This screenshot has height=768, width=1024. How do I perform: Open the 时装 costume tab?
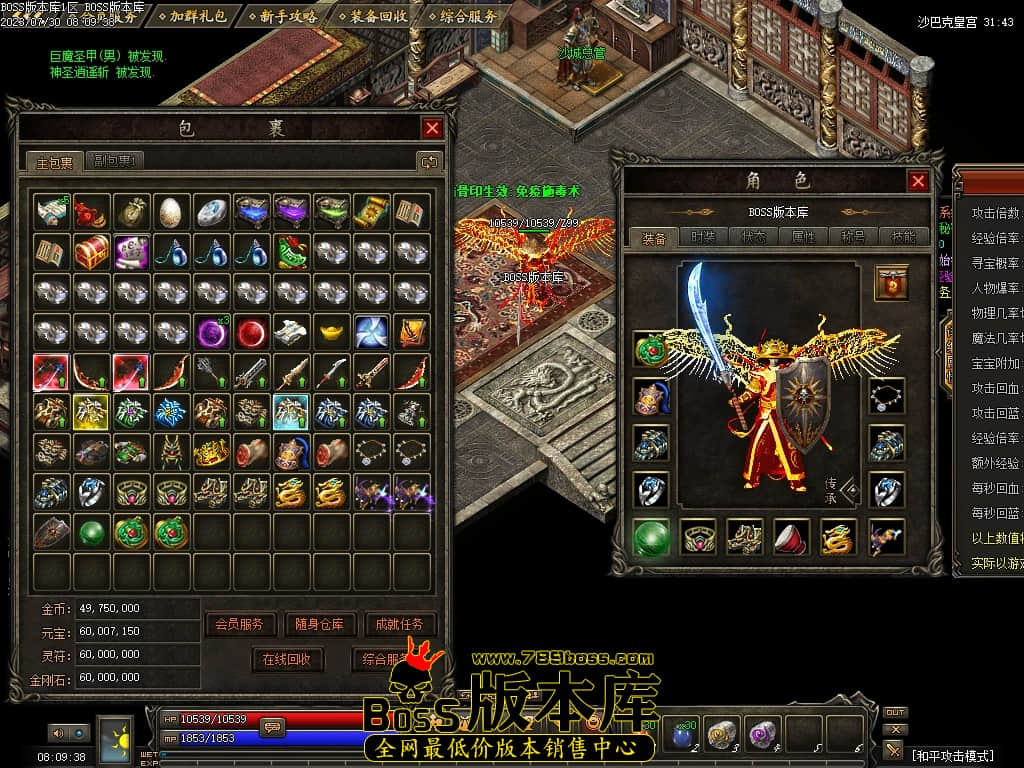click(x=702, y=237)
